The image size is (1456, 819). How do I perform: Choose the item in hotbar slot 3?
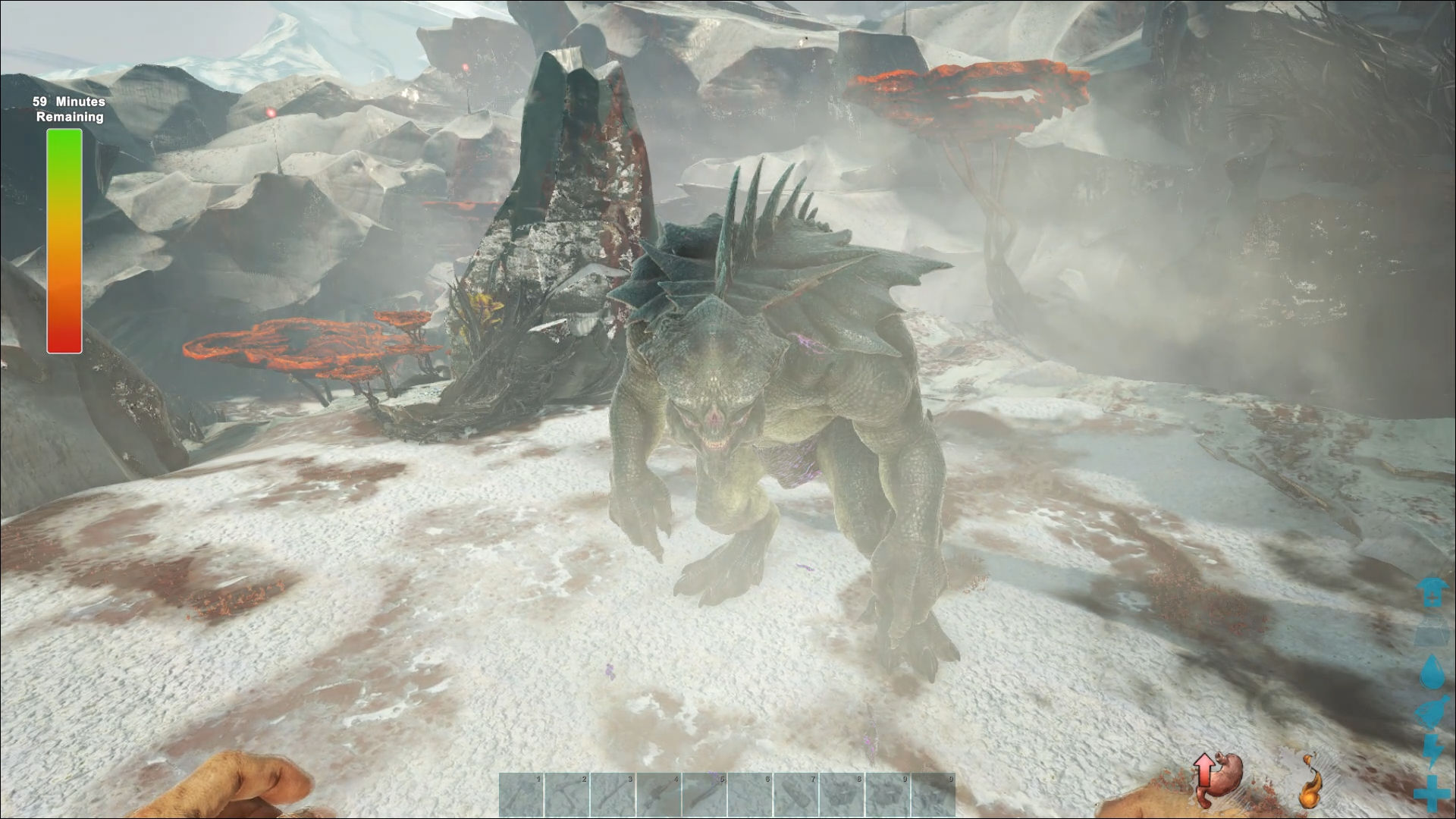tap(613, 795)
